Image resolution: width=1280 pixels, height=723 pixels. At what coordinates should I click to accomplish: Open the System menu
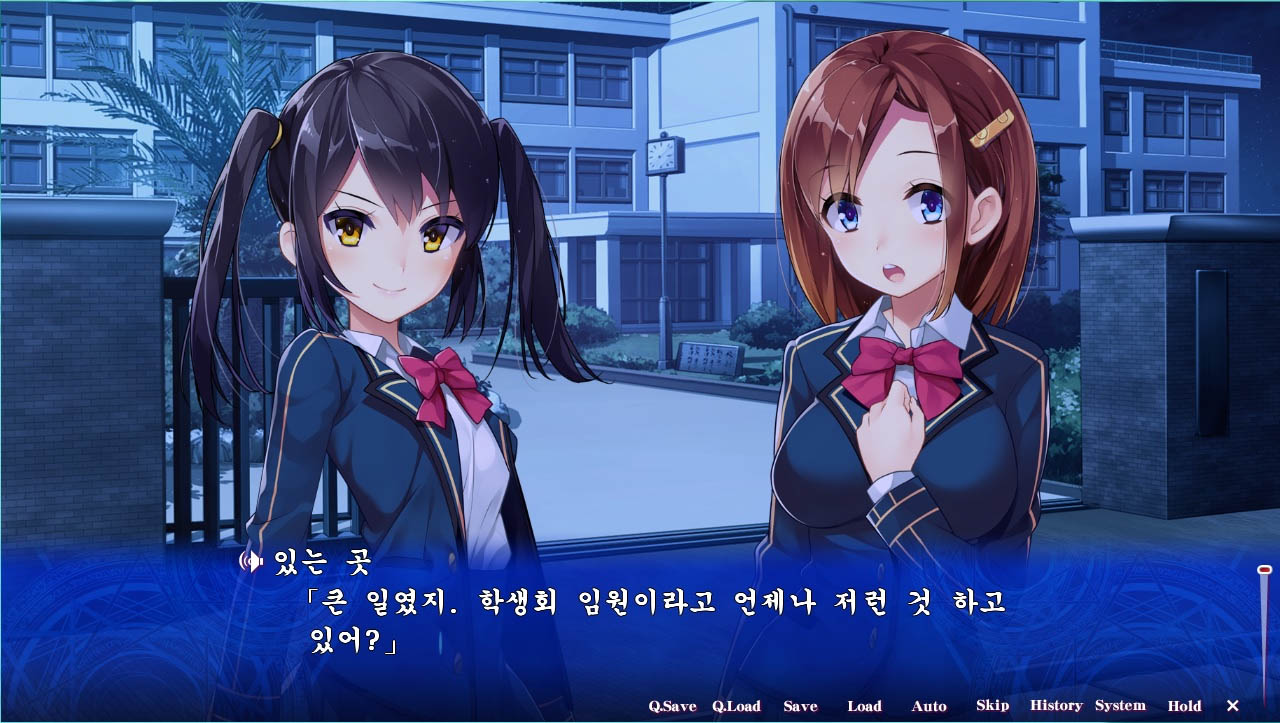coord(1123,706)
